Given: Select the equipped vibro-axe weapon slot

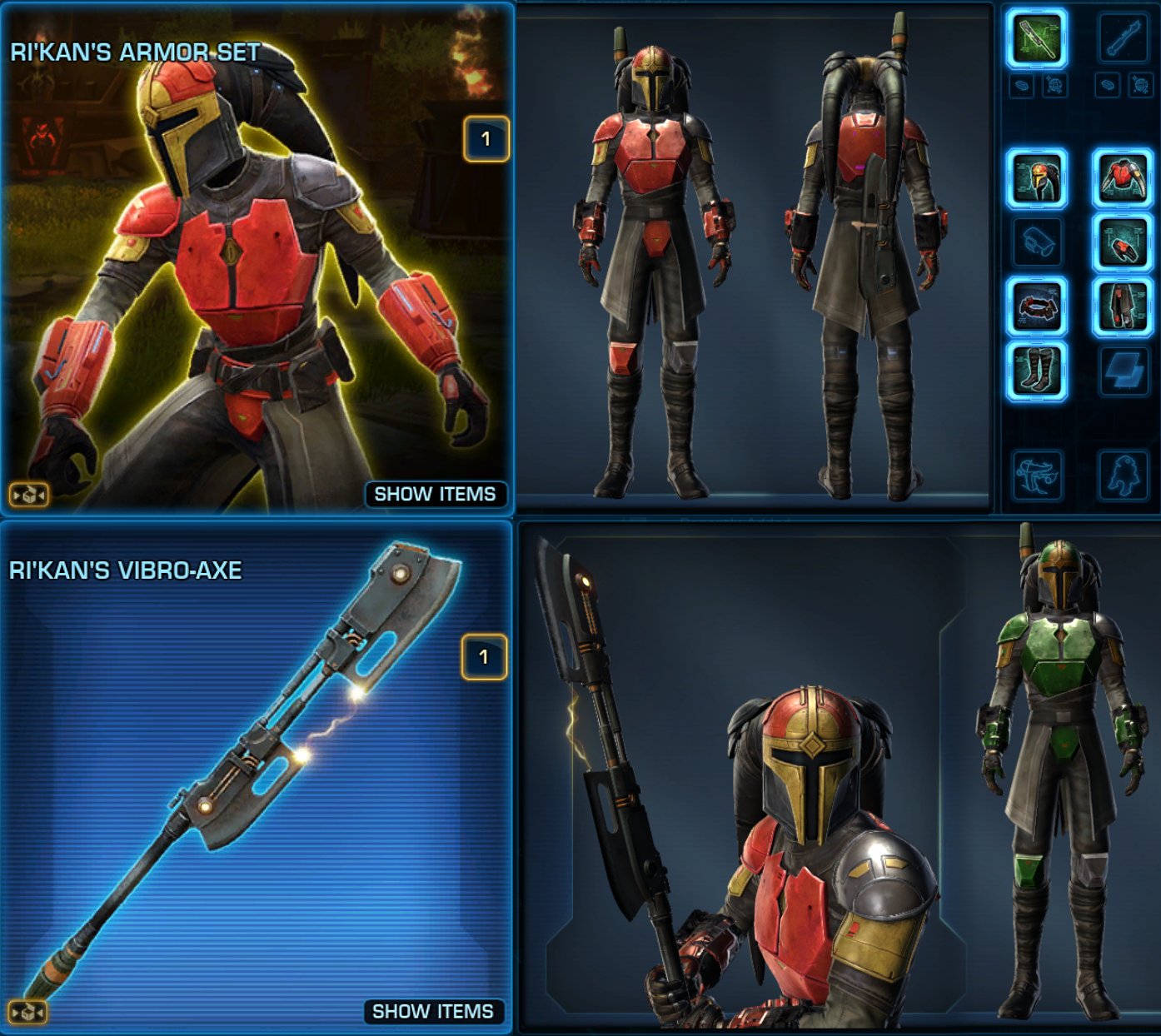Looking at the screenshot, I should tap(1036, 37).
